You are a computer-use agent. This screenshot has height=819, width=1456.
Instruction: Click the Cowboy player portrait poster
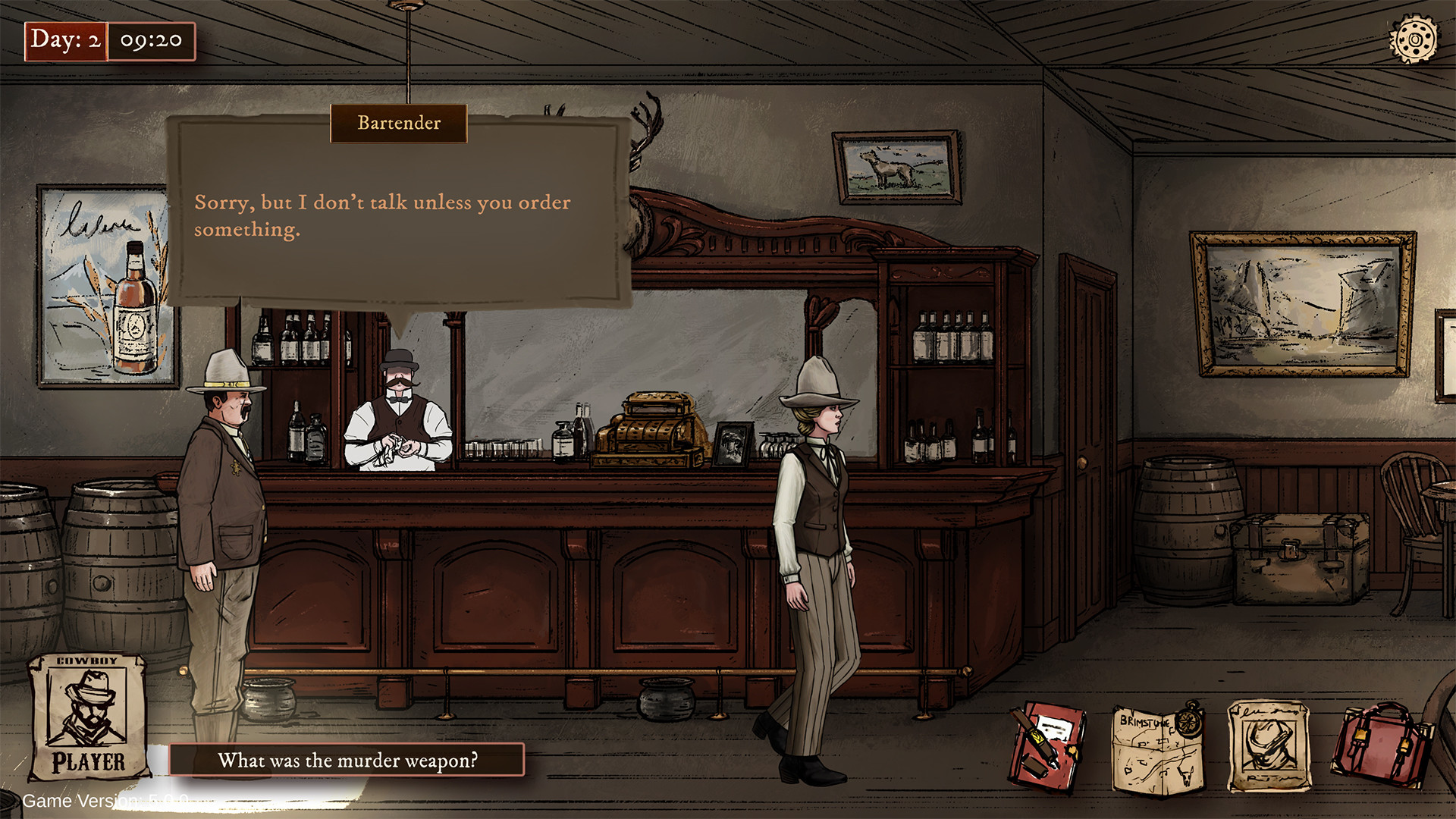click(x=88, y=717)
